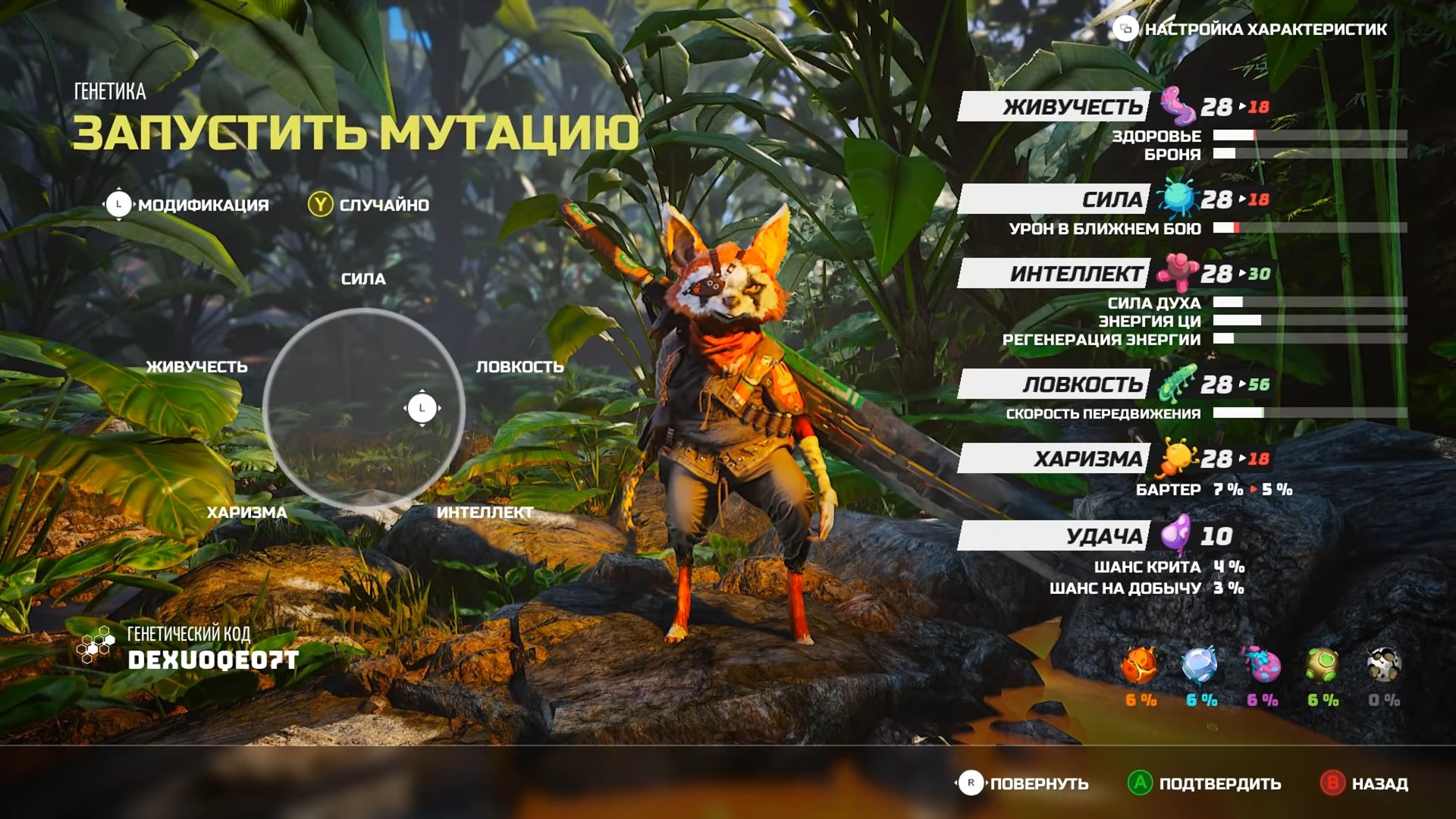Choose the Повернуть rotate option

click(x=1024, y=783)
